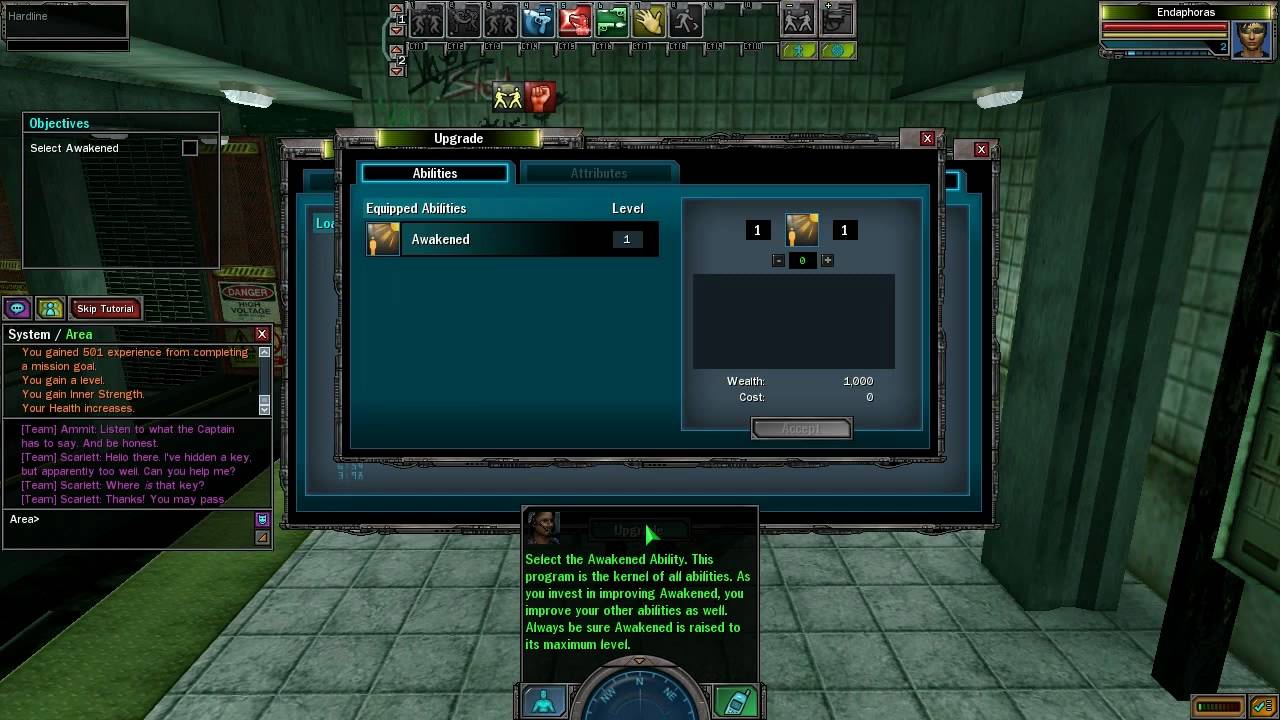The width and height of the screenshot is (1280, 720).
Task: Use the red gun hotbar ability
Action: [575, 21]
